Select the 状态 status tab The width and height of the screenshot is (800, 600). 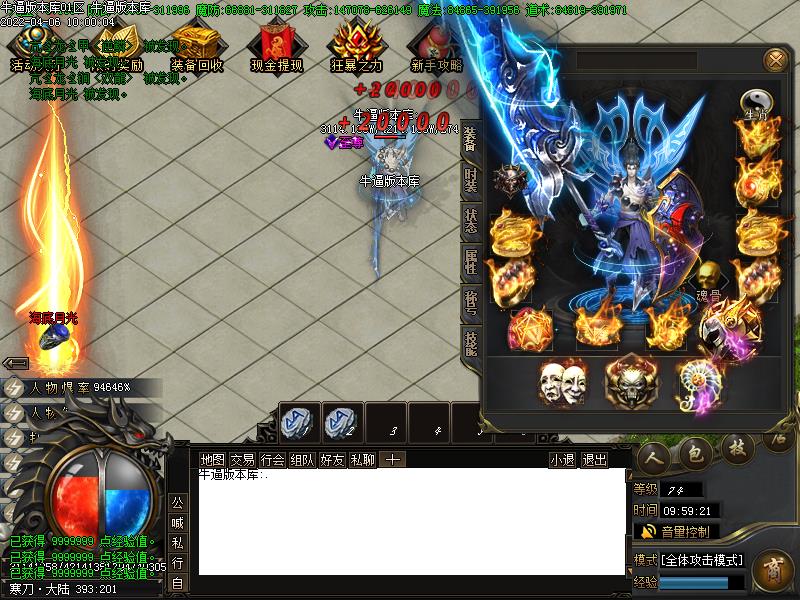point(470,222)
